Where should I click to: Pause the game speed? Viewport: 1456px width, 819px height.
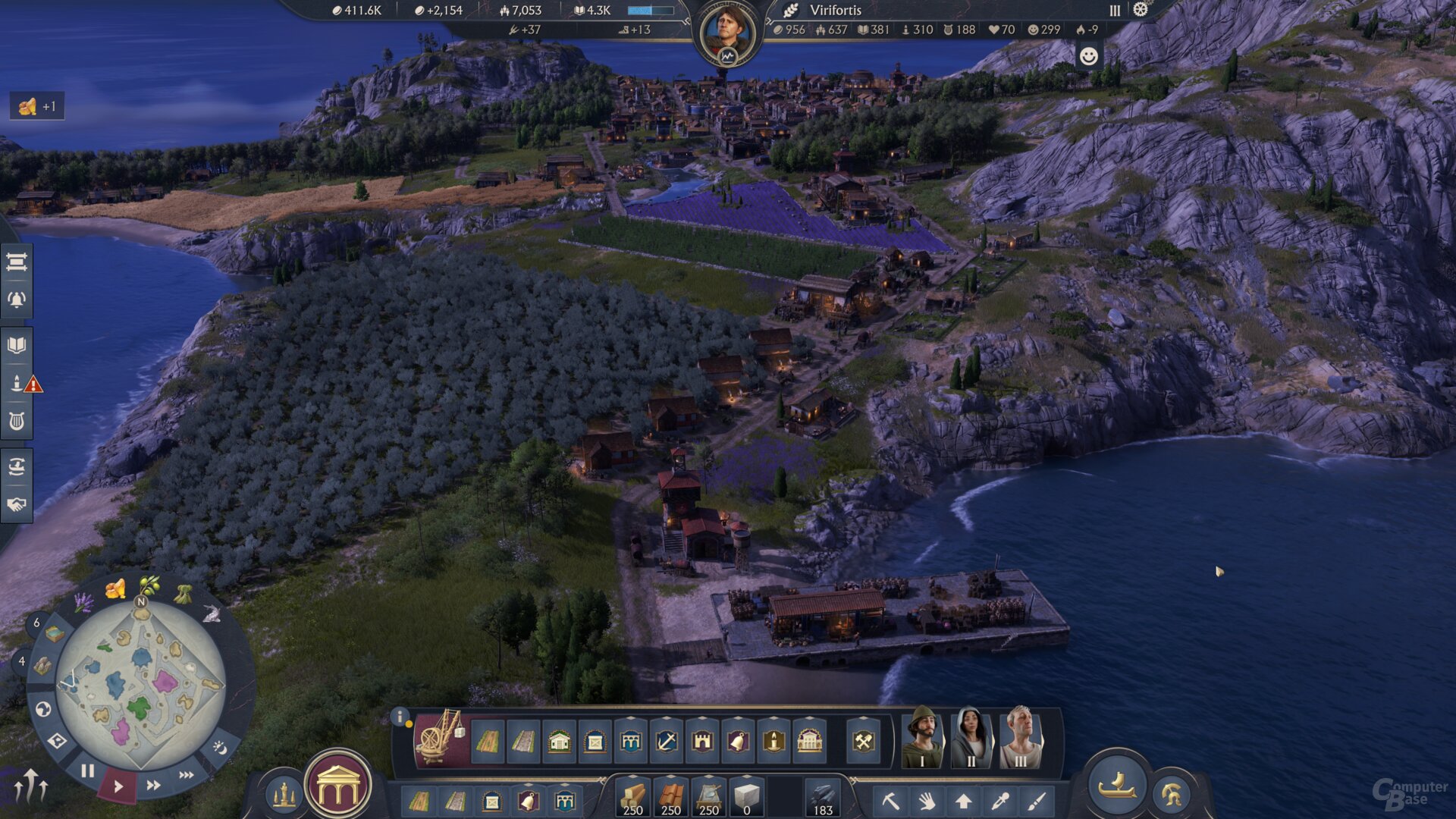coord(88,771)
